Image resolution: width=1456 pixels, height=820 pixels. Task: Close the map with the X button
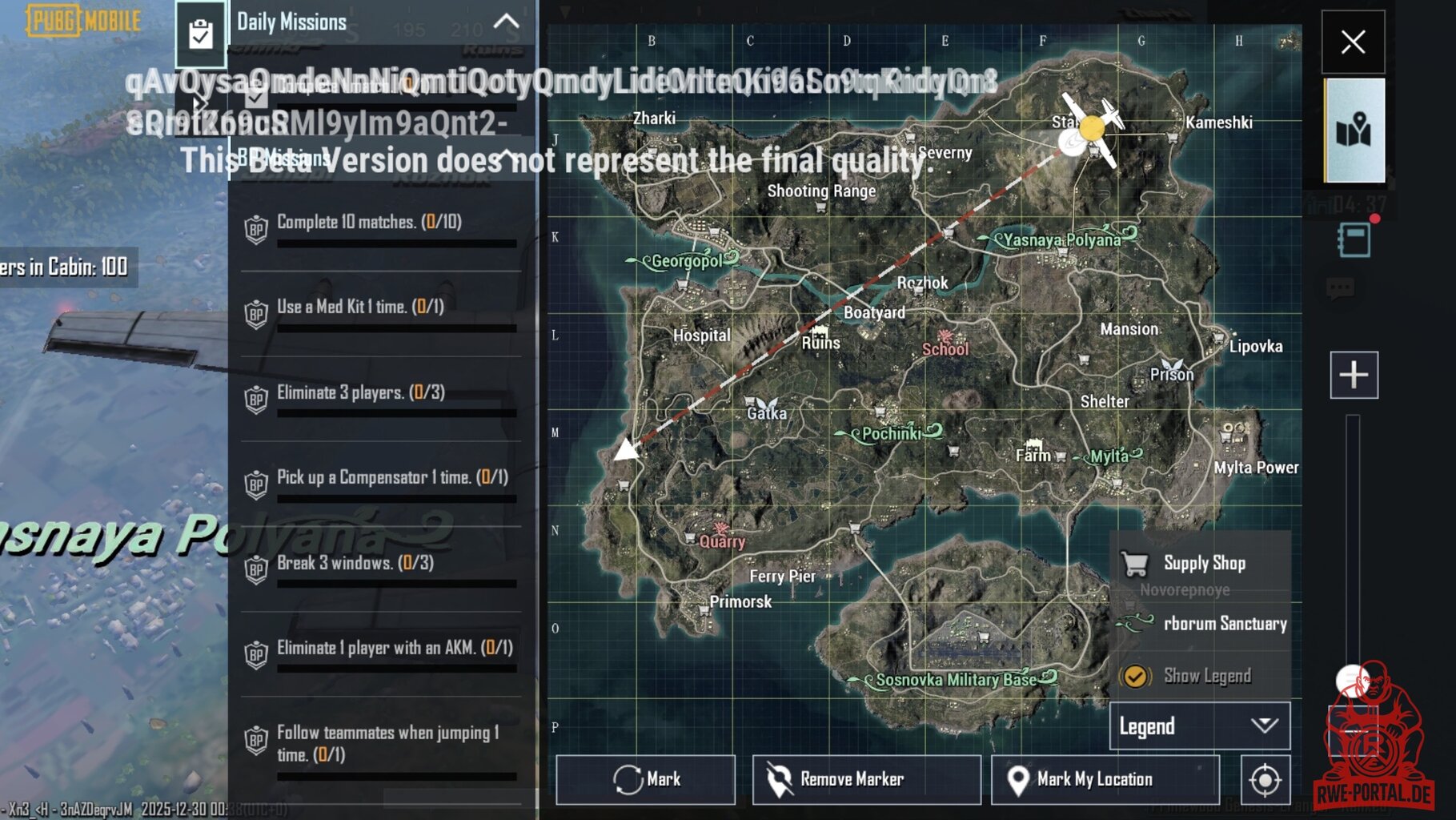point(1353,42)
